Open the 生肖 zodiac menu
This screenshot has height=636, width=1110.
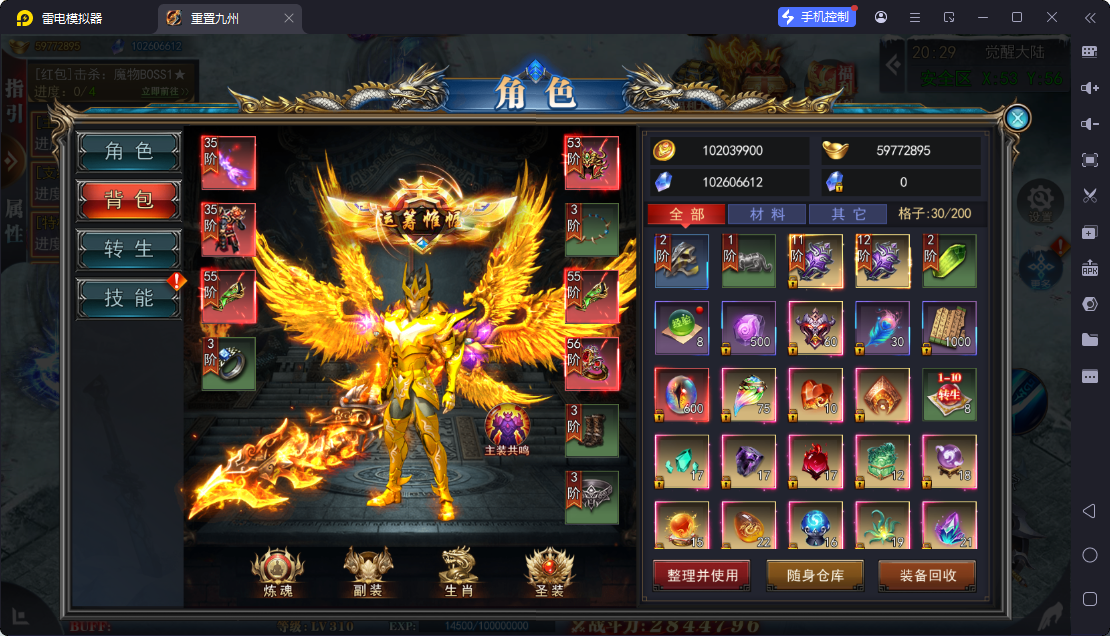click(x=459, y=573)
